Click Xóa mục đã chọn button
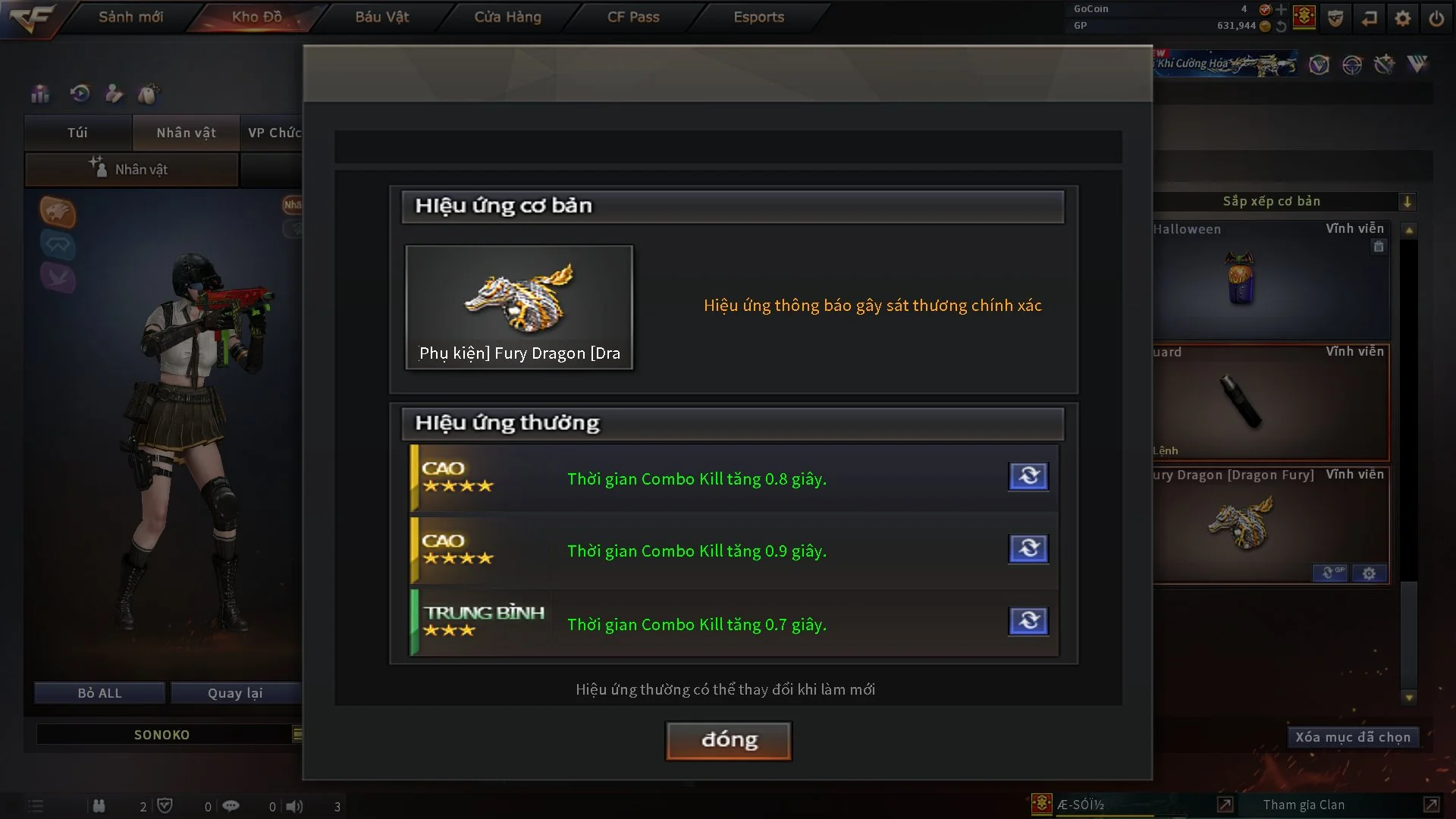 click(x=1353, y=737)
